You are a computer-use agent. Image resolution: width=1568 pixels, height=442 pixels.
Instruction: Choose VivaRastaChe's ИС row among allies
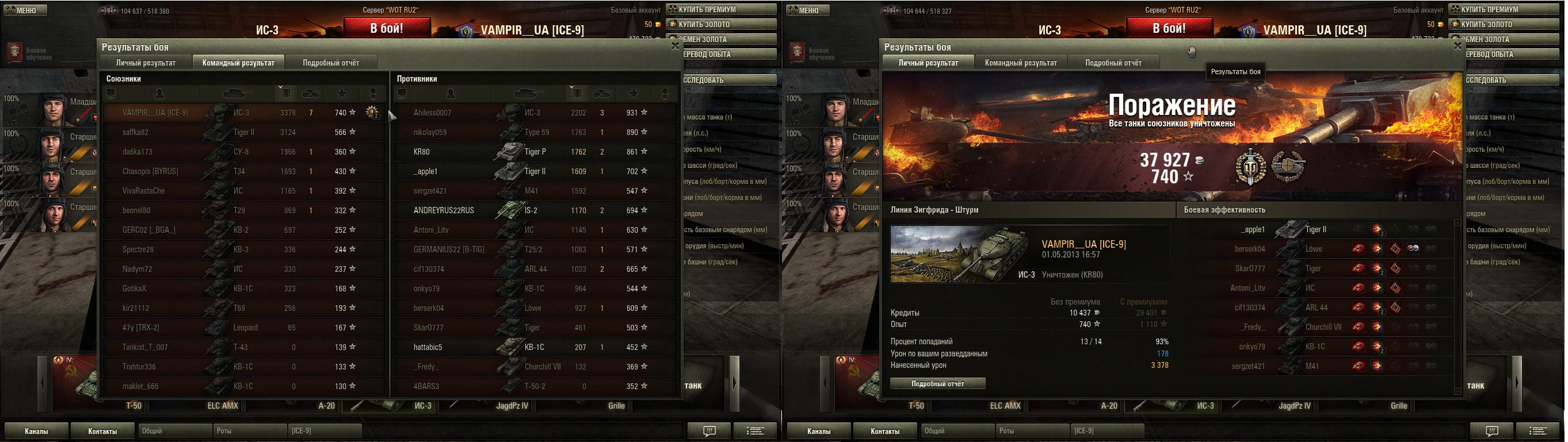(243, 191)
